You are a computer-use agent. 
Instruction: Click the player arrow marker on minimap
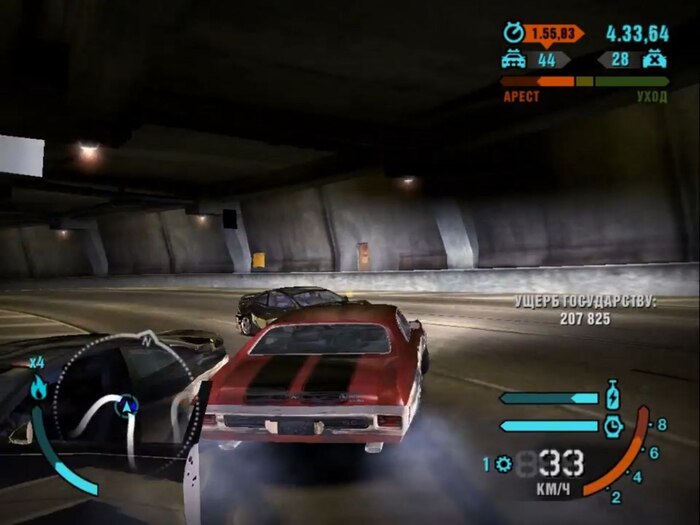[x=128, y=405]
